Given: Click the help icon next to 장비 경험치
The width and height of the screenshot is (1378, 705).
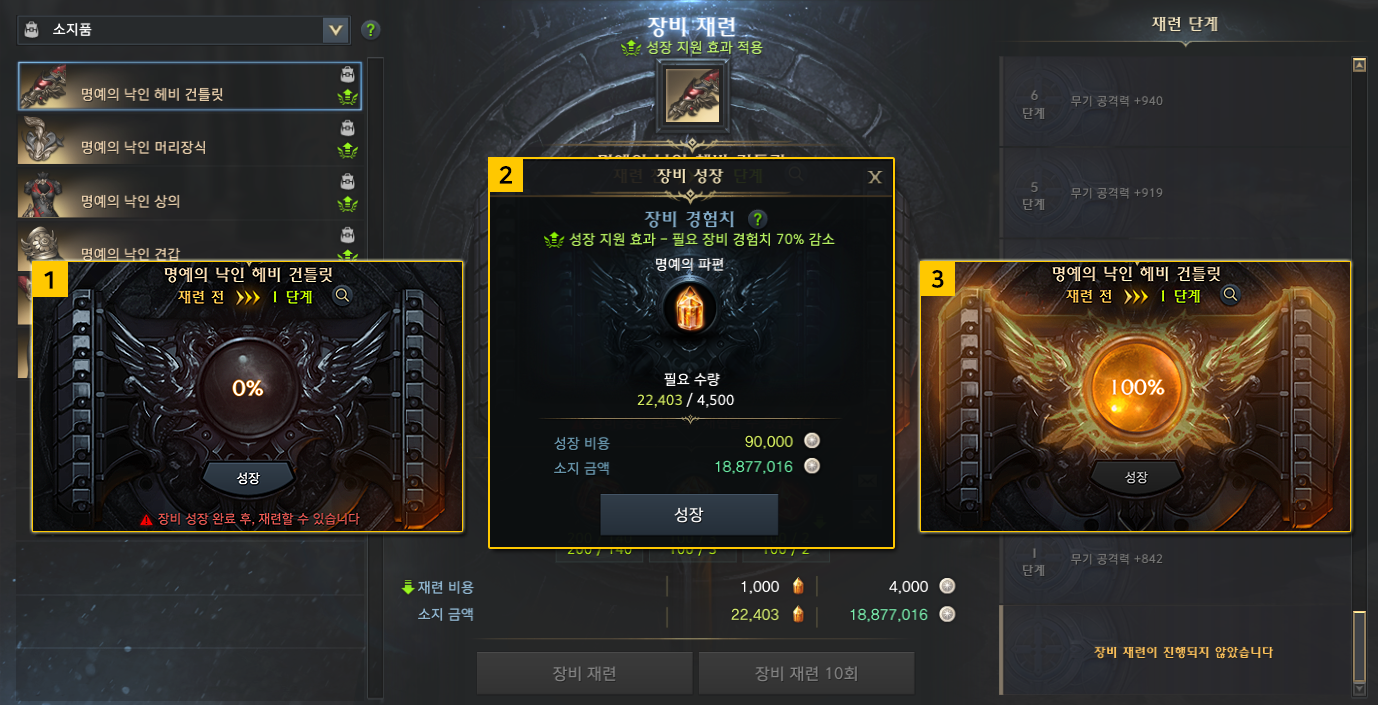Looking at the screenshot, I should click(759, 218).
